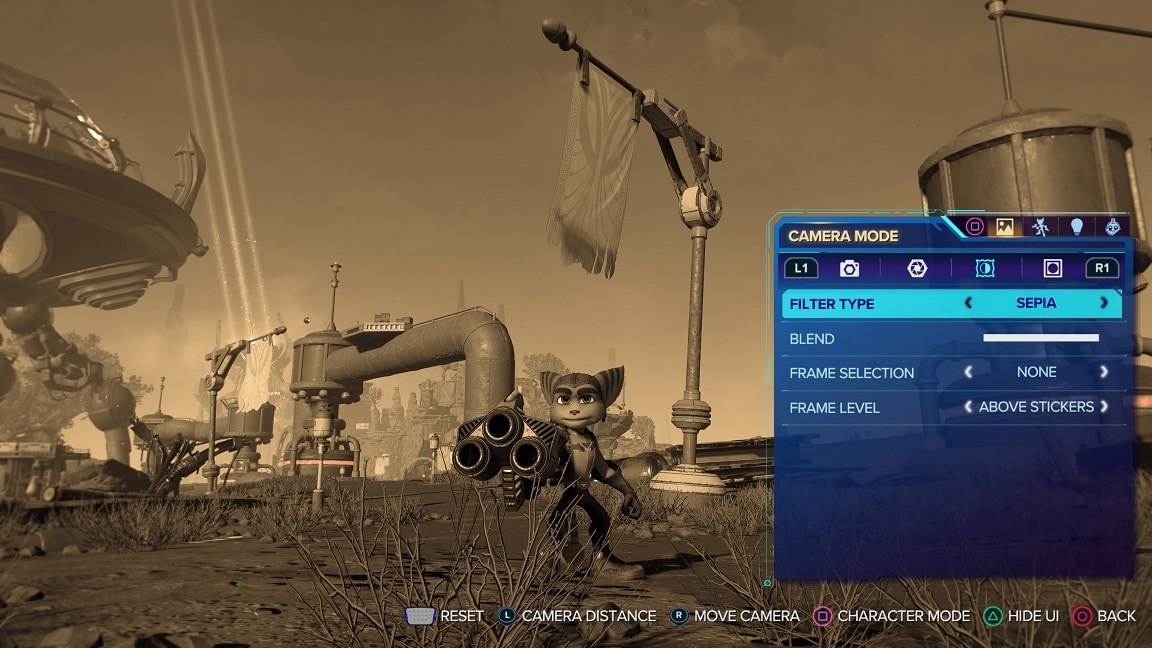This screenshot has width=1152, height=648.
Task: Open the lightbulb lighting mode tab
Action: pos(1077,227)
